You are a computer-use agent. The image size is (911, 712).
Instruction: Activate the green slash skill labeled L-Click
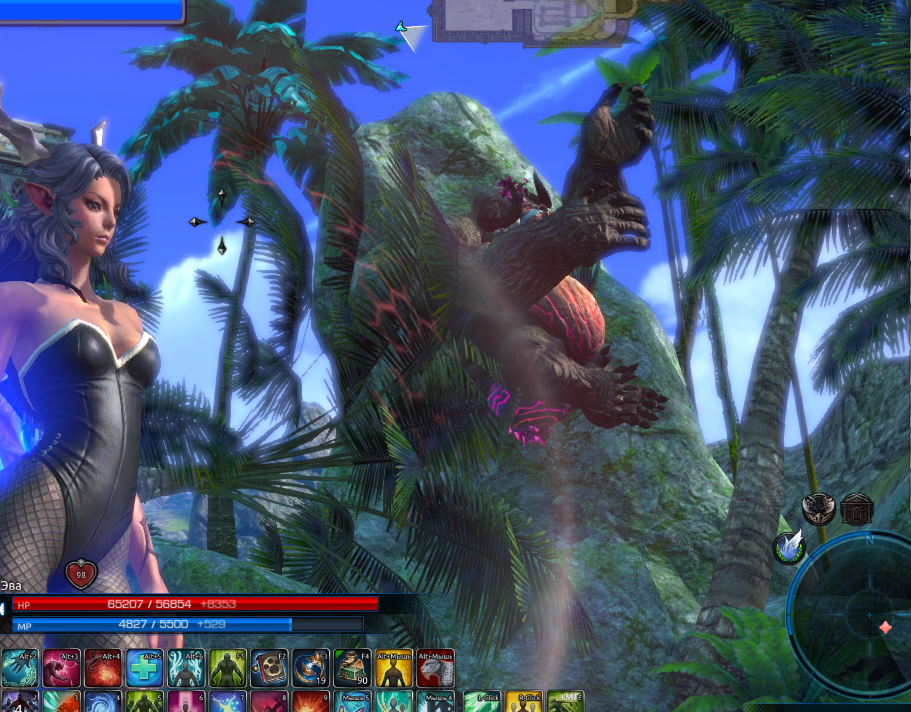tap(481, 701)
